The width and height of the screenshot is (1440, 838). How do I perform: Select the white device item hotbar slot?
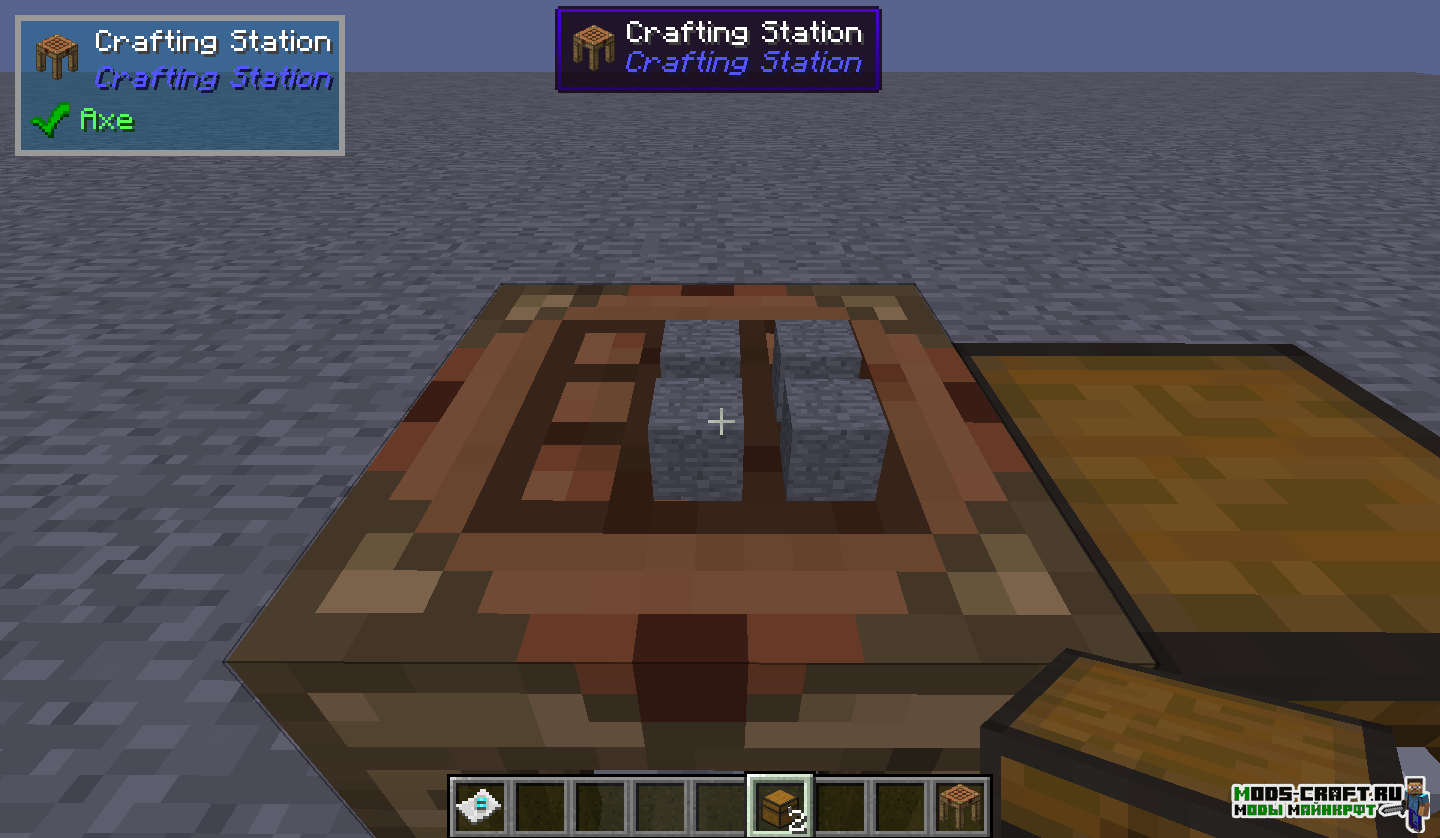click(x=480, y=805)
